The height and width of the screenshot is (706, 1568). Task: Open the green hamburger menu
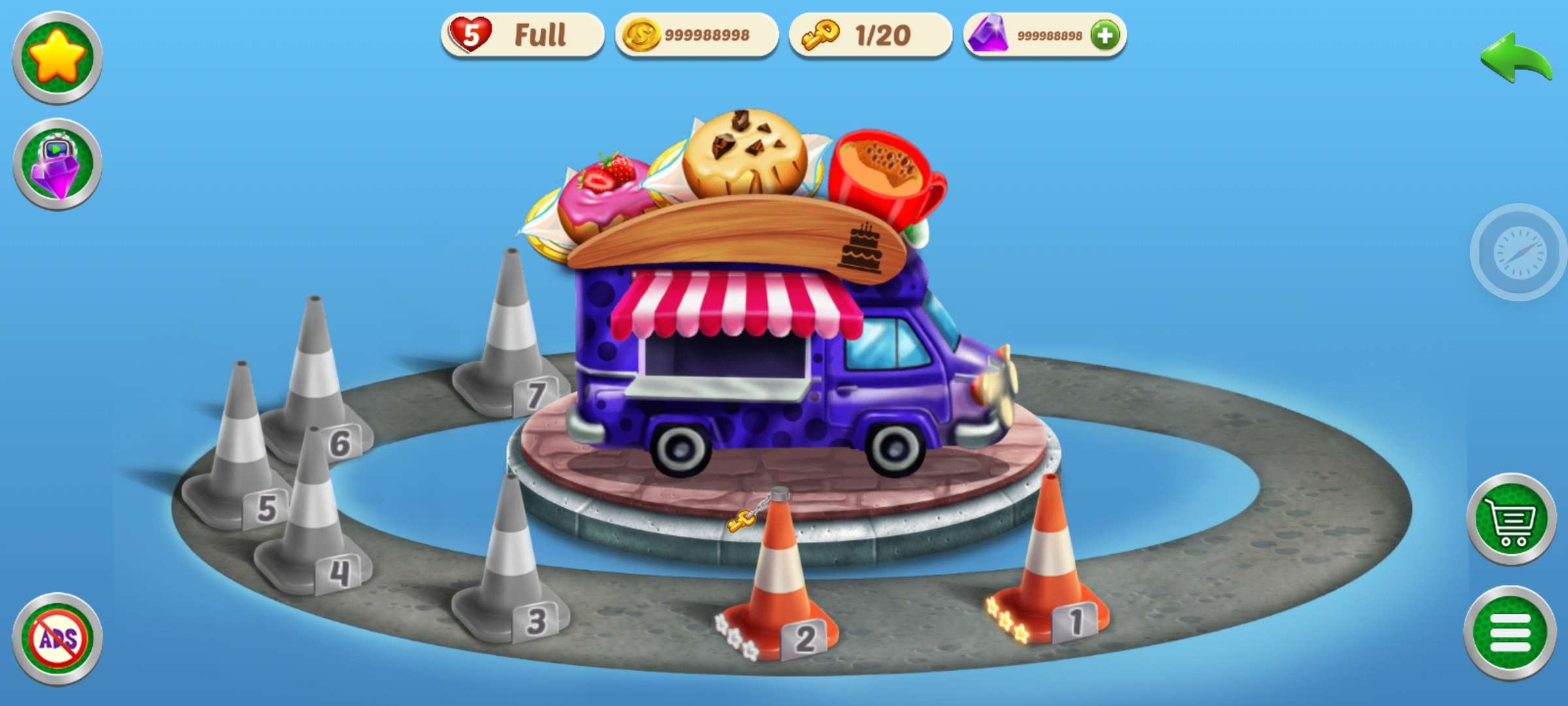click(1510, 633)
